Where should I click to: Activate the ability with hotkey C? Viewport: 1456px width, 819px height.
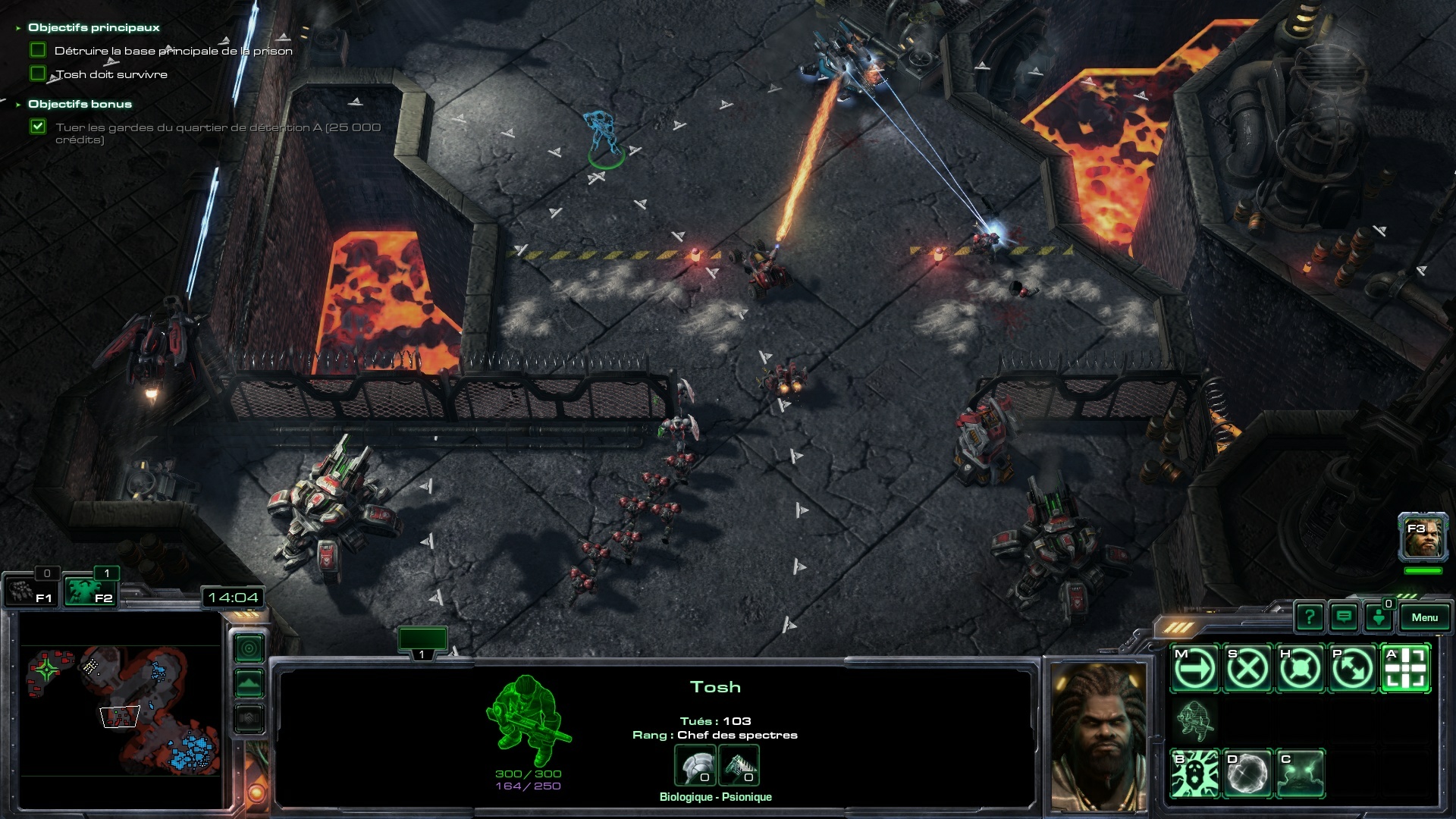[1301, 774]
